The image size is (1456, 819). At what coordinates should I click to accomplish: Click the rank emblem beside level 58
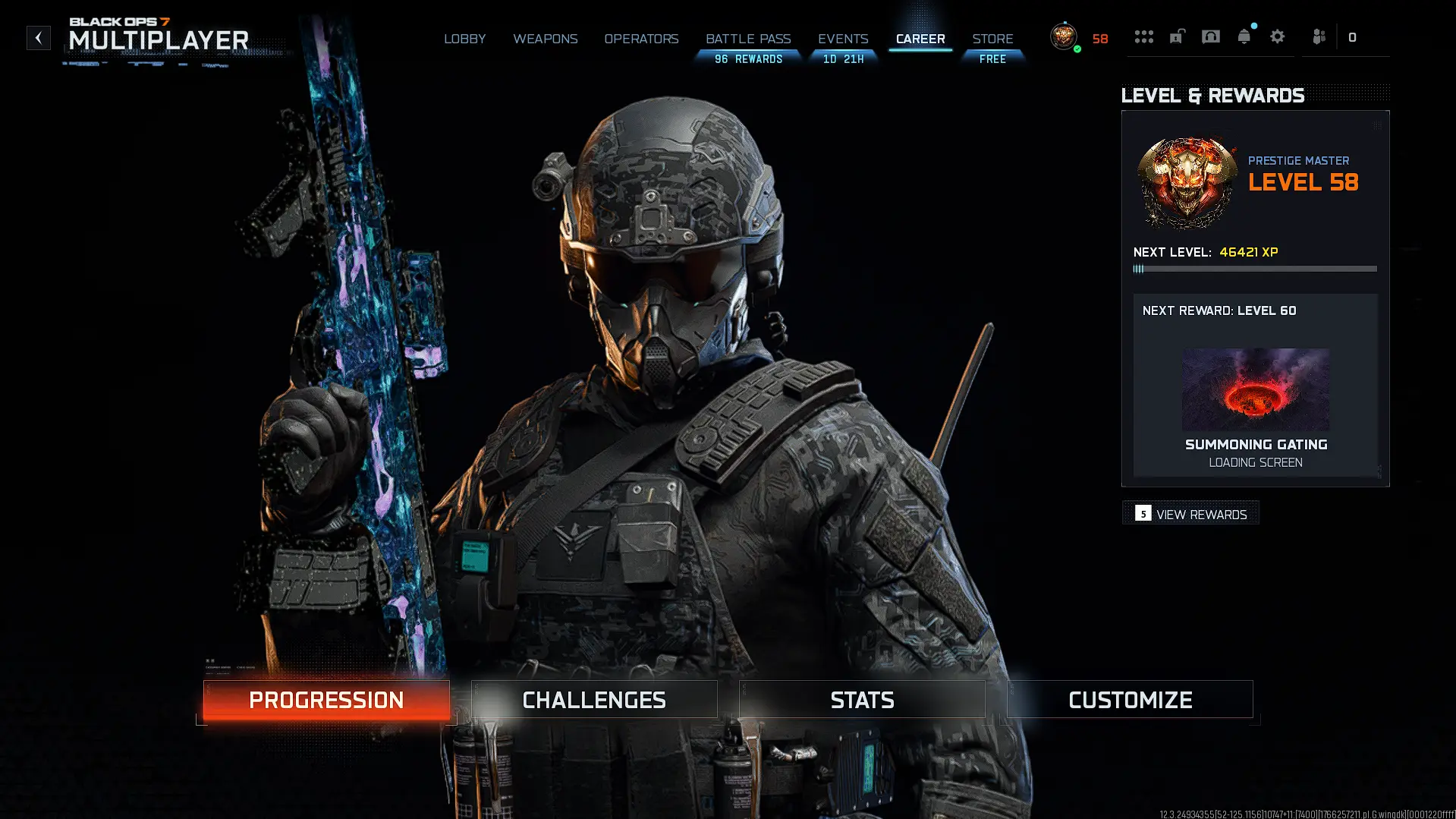(x=1063, y=36)
